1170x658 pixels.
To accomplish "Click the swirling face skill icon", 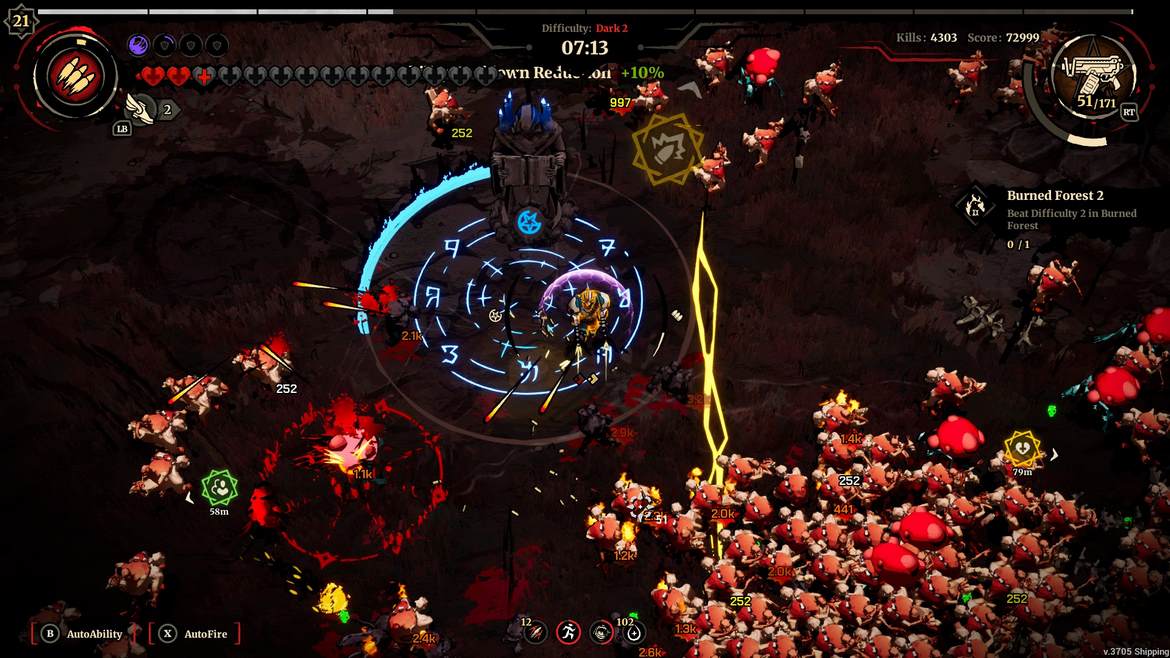I will tap(601, 631).
